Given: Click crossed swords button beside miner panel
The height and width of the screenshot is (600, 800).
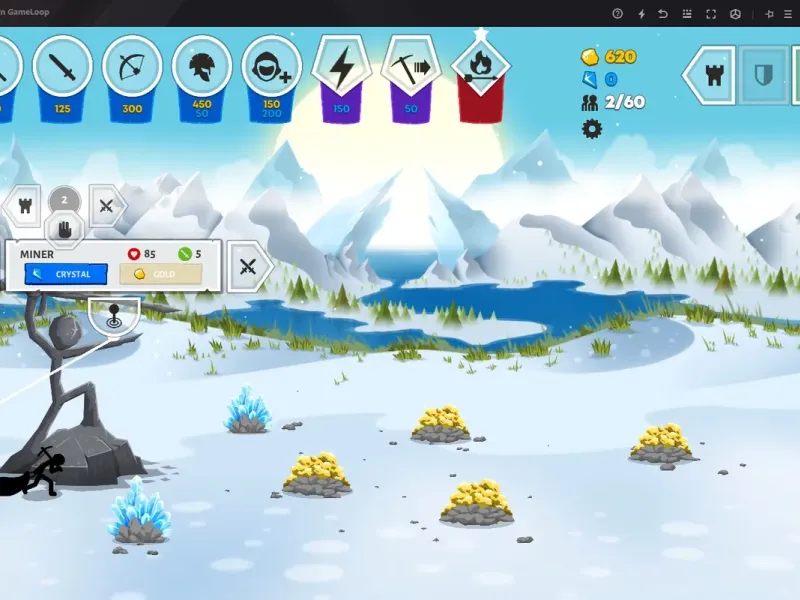Looking at the screenshot, I should (x=249, y=266).
